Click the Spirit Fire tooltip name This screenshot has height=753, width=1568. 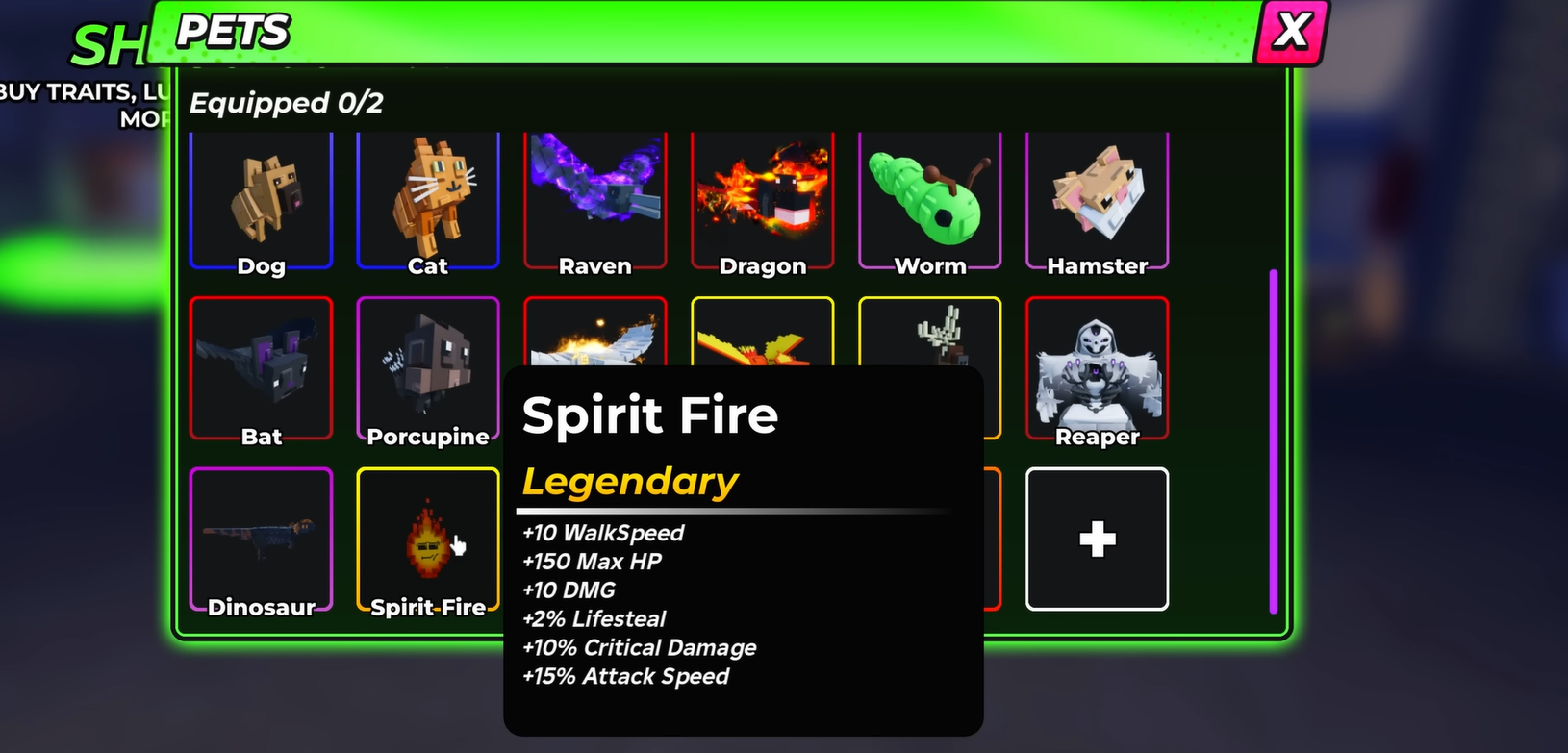(x=648, y=414)
